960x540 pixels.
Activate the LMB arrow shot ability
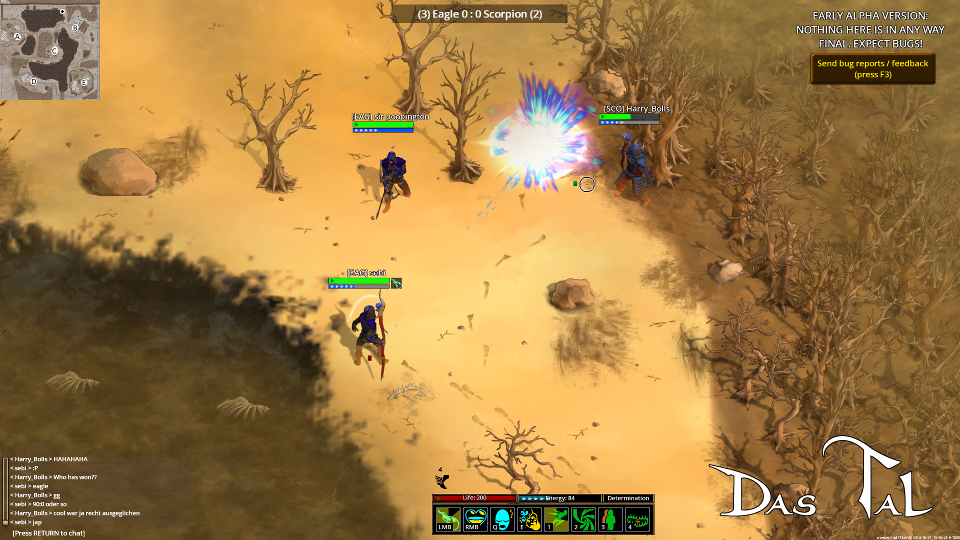(446, 519)
